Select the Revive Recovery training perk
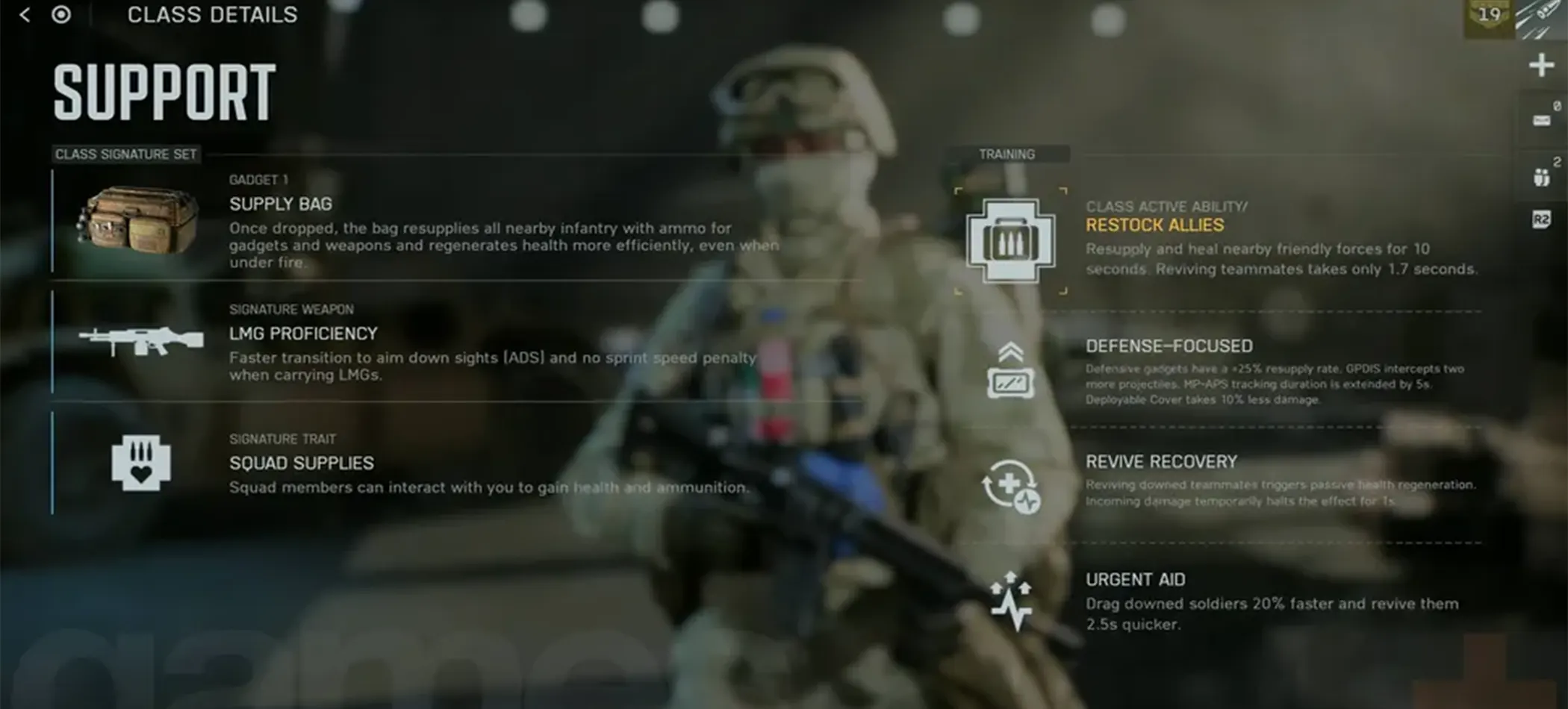Image resolution: width=1568 pixels, height=709 pixels. point(1161,462)
